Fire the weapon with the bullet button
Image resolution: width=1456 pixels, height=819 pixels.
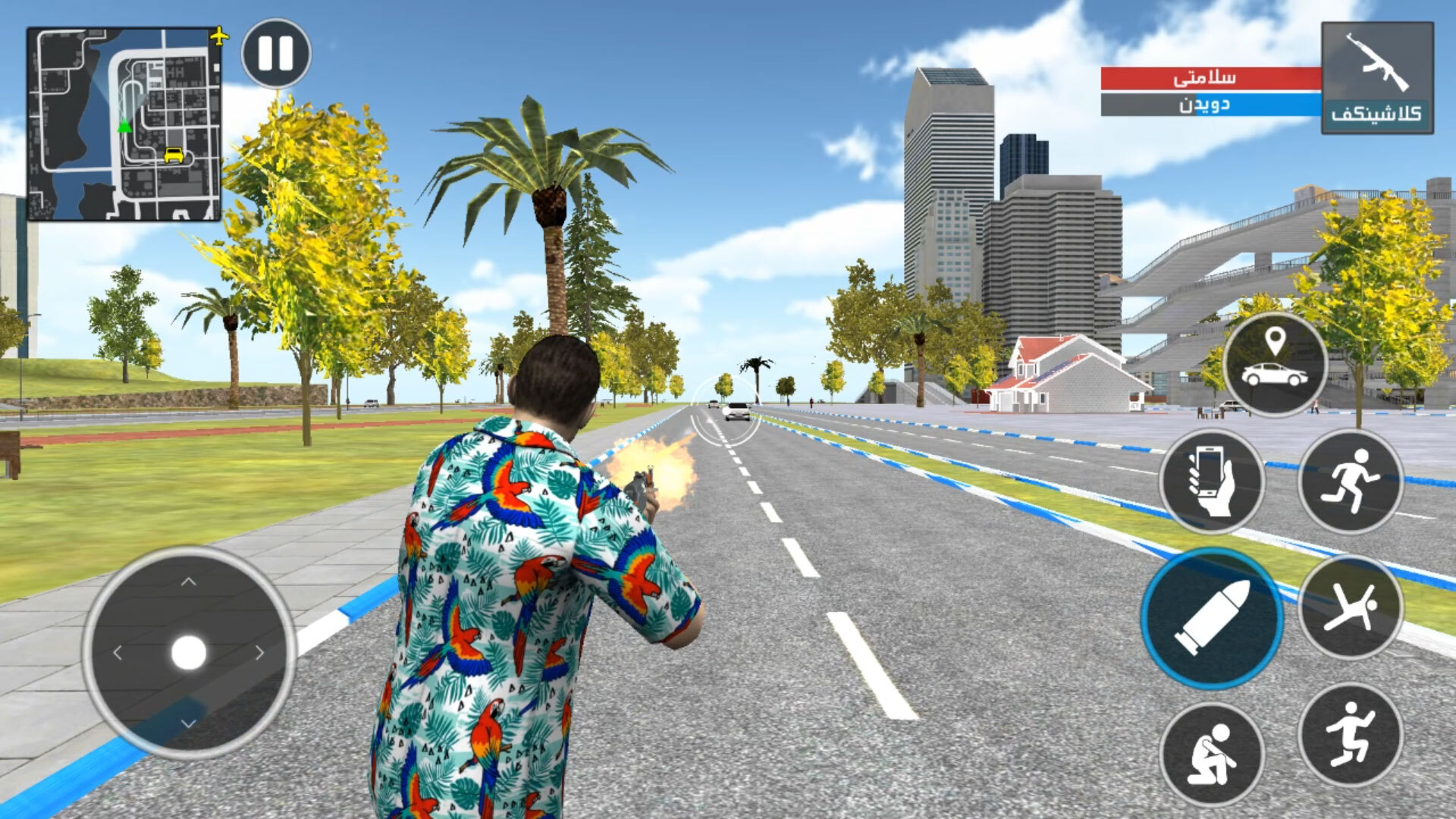[x=1212, y=618]
